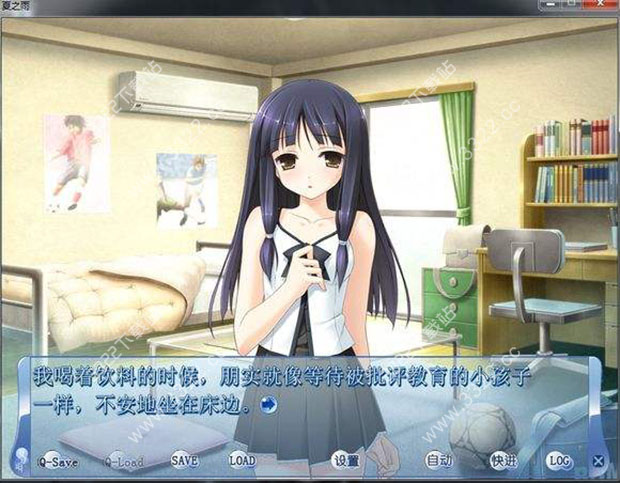Toggle 自动 auto-play mode
The height and width of the screenshot is (483, 620).
click(439, 461)
